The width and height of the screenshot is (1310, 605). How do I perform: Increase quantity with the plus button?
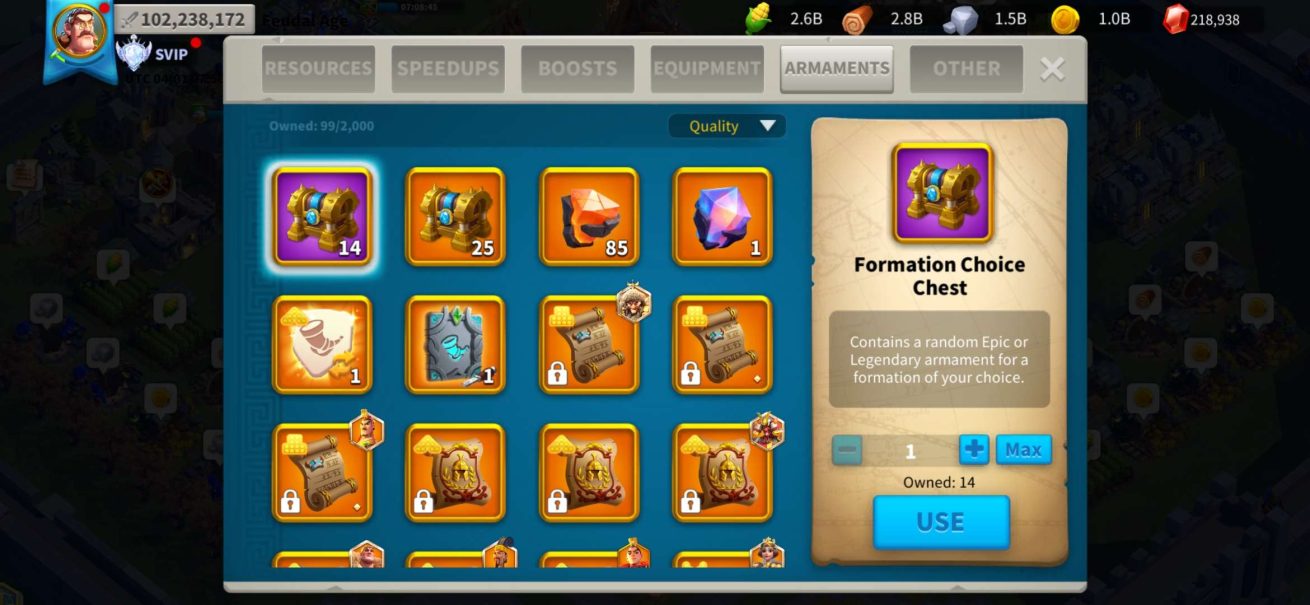(973, 450)
